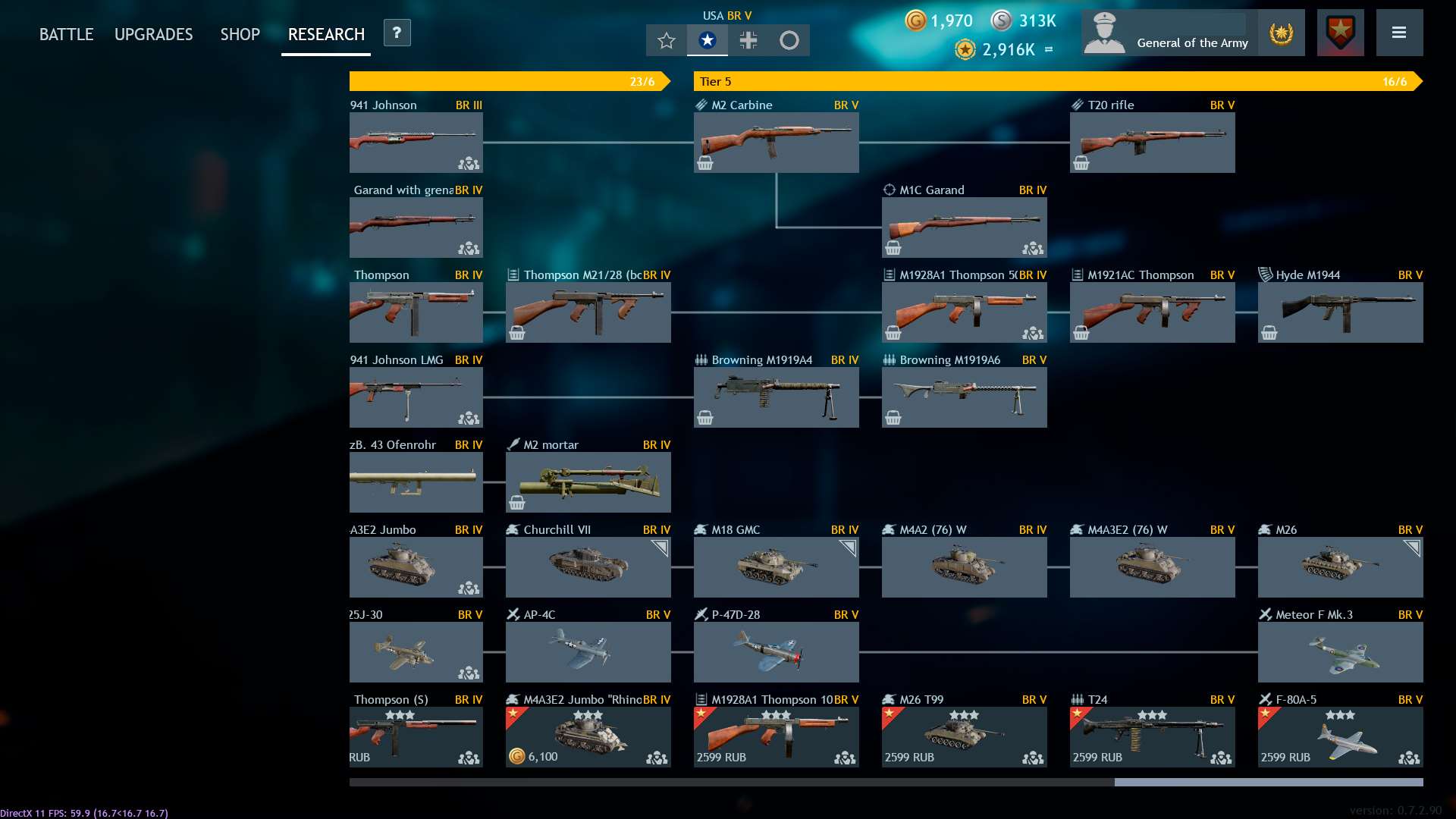This screenshot has height=819, width=1456.
Task: Select the Browning M1919A4 machine gun
Action: click(x=776, y=397)
